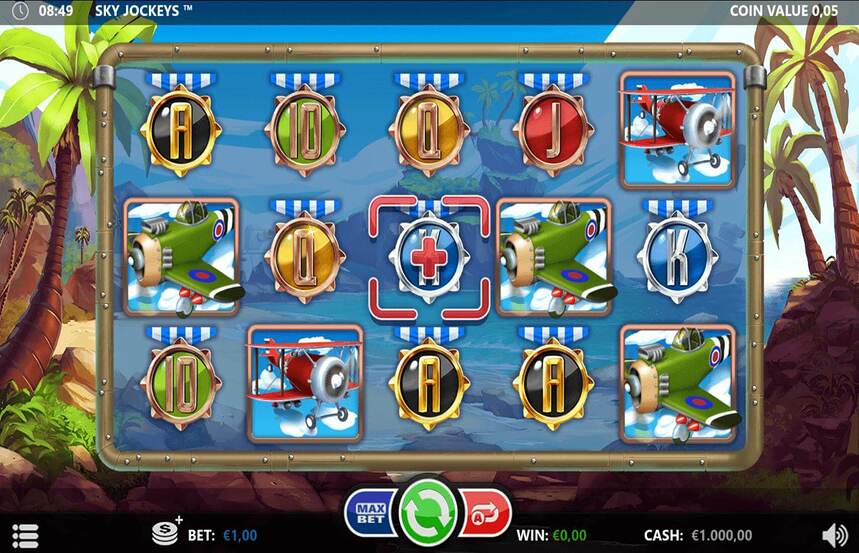The height and width of the screenshot is (553, 859).
Task: Toggle the sound speaker icon
Action: click(834, 535)
